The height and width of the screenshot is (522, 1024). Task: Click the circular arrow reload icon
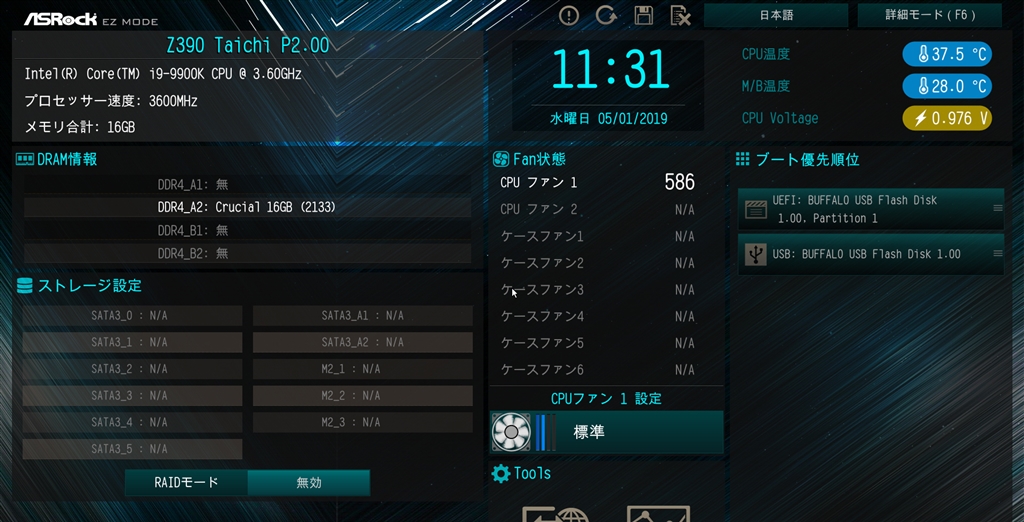[x=606, y=15]
